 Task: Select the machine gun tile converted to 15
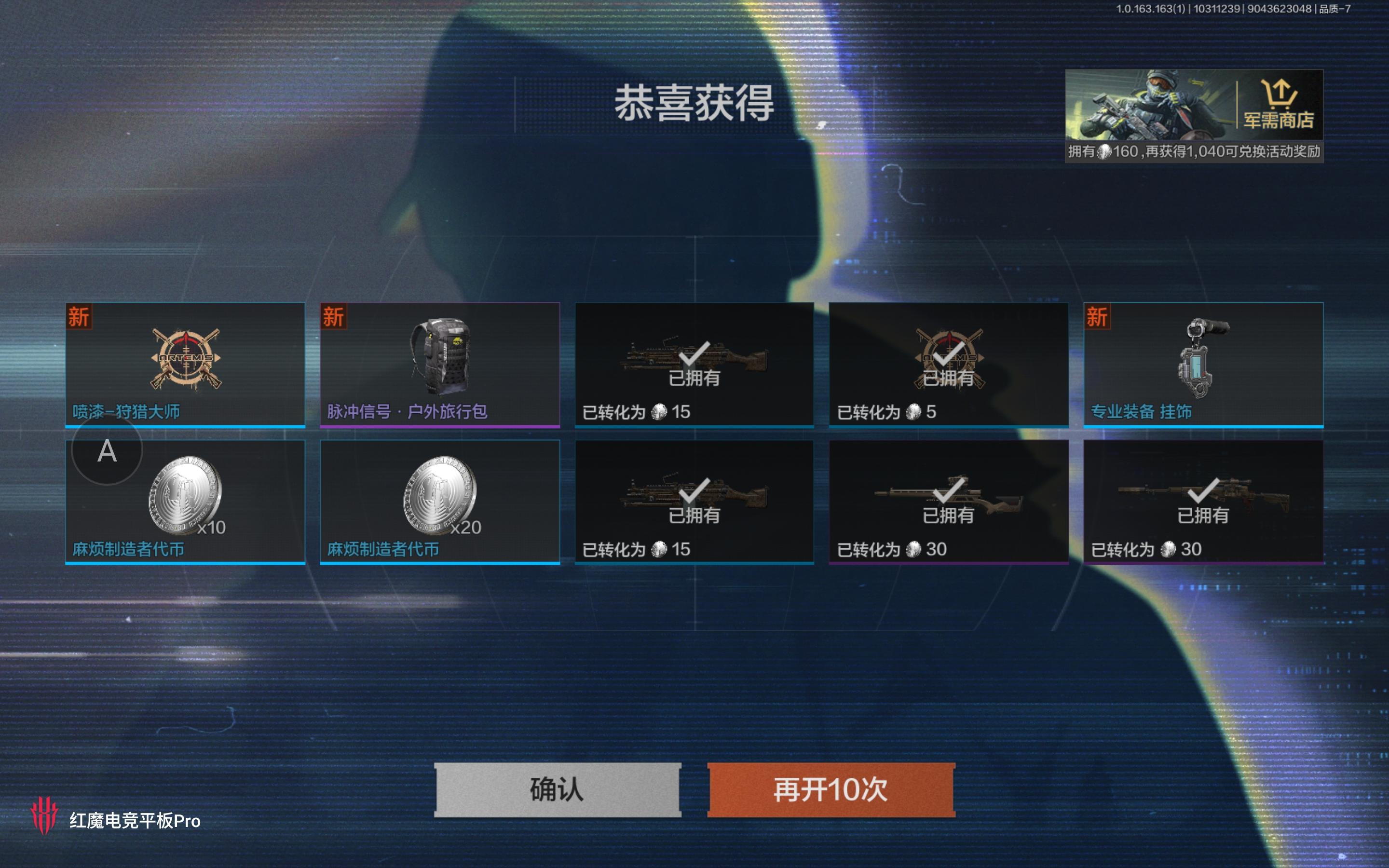(x=694, y=362)
